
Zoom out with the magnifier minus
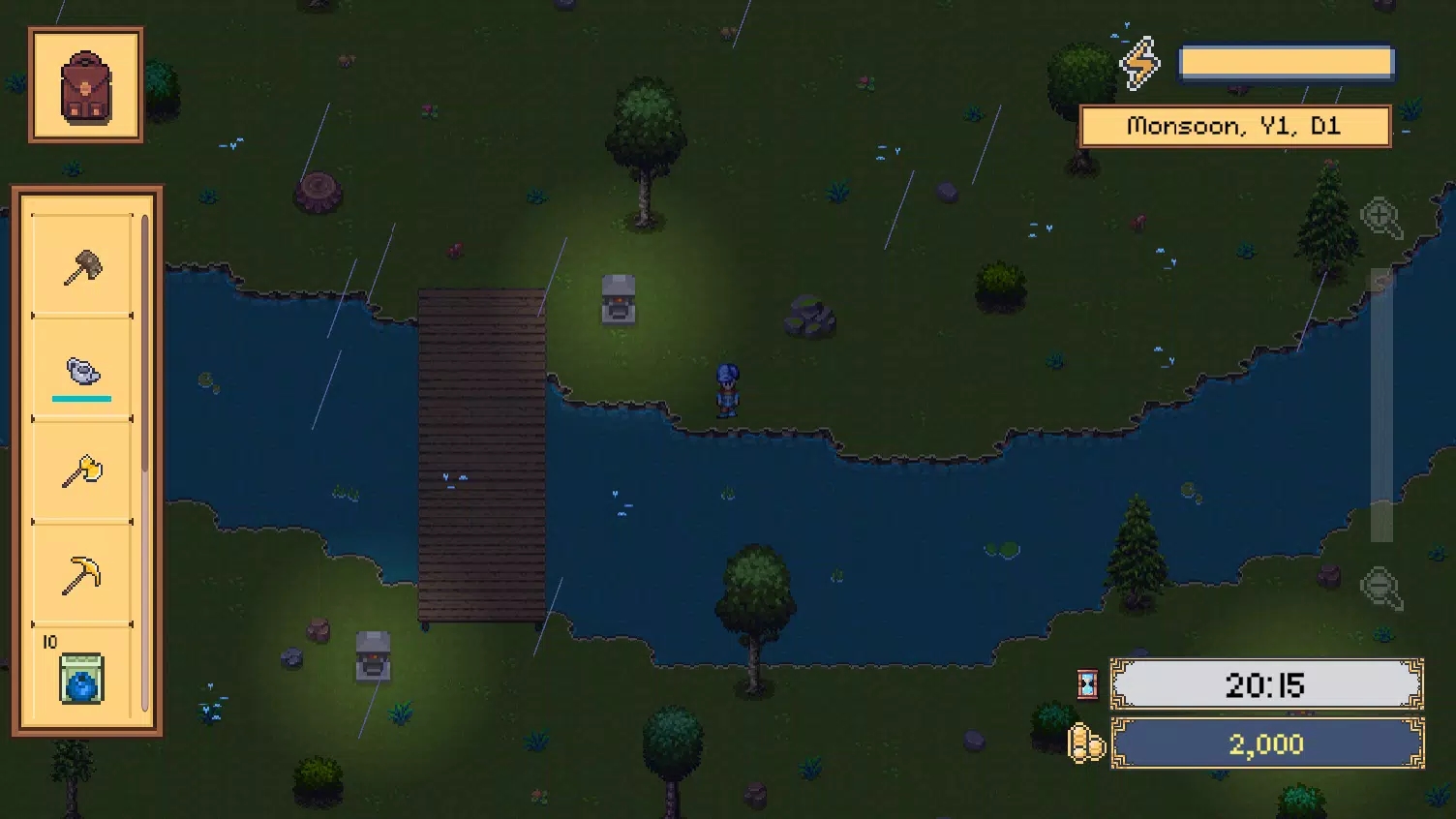point(1380,588)
